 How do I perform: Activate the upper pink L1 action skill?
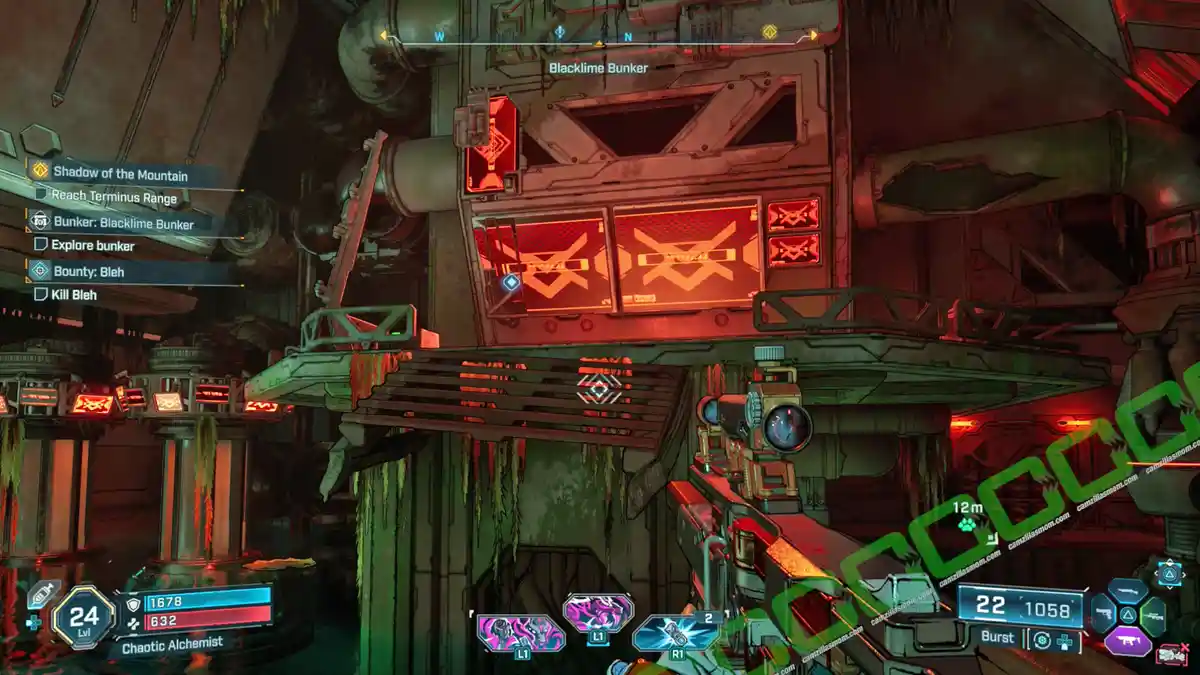coord(598,612)
